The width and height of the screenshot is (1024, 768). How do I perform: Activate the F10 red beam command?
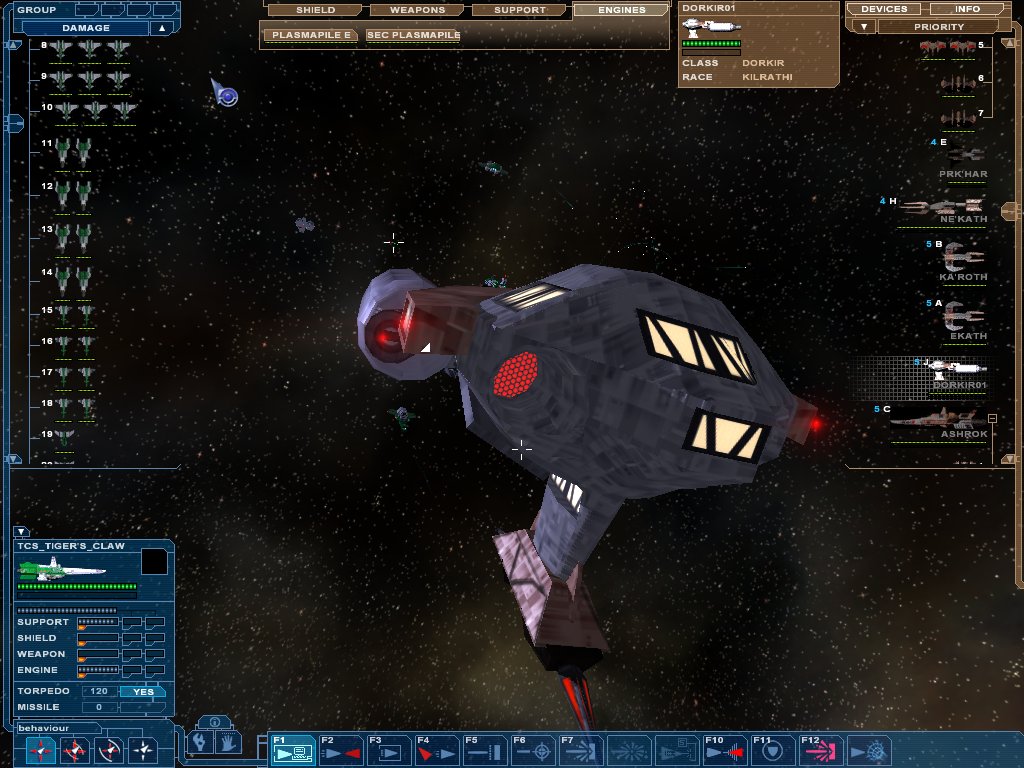724,750
